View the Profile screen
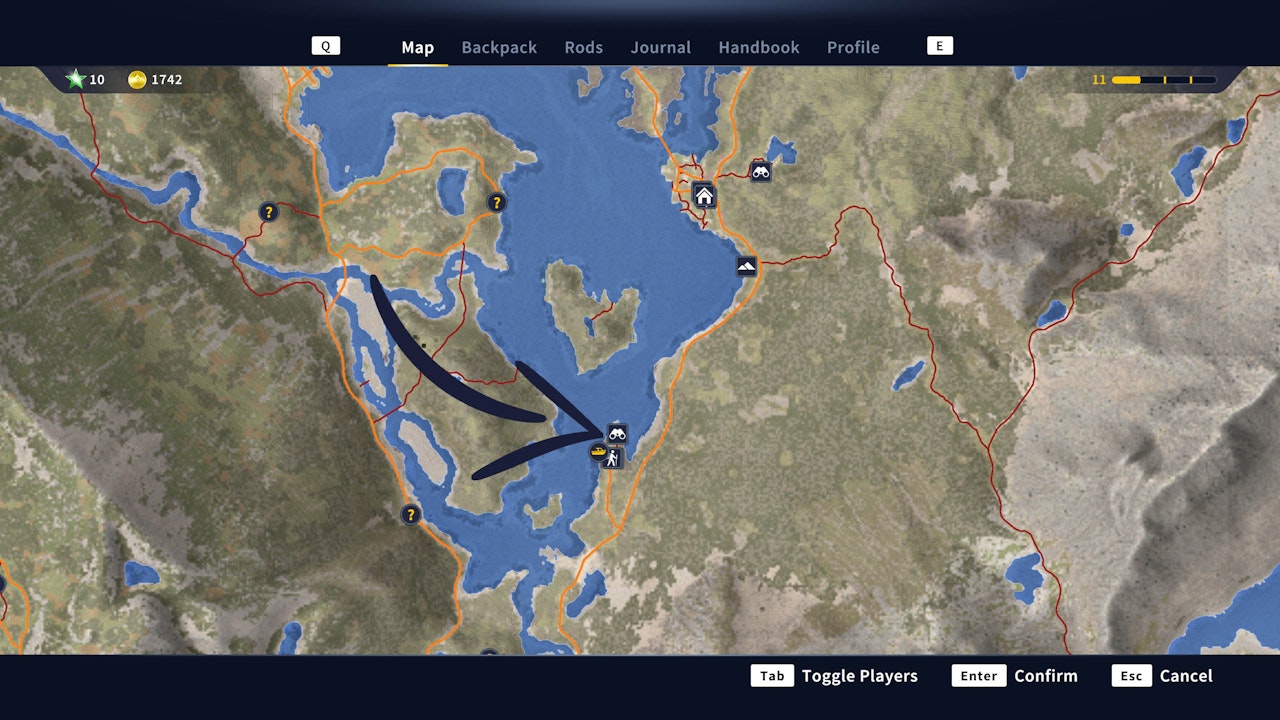1280x720 pixels. (853, 47)
